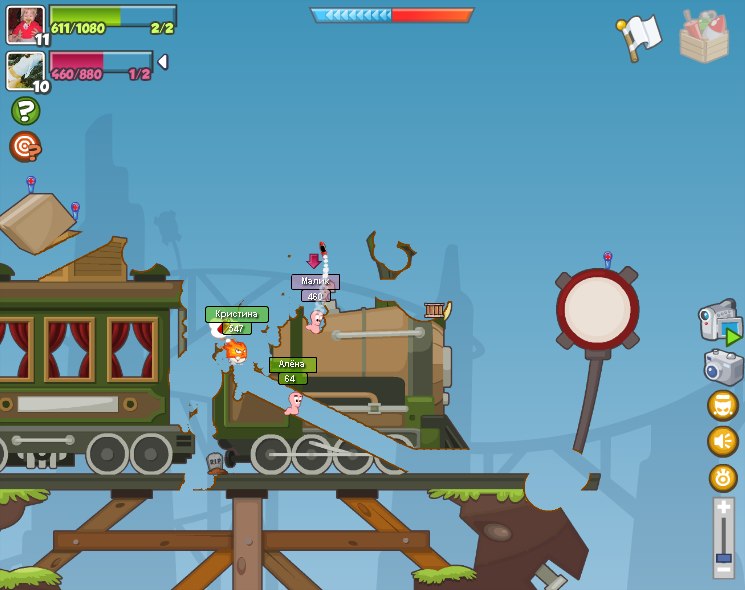Zoom in with the plus button
The height and width of the screenshot is (590, 745).
tap(724, 508)
